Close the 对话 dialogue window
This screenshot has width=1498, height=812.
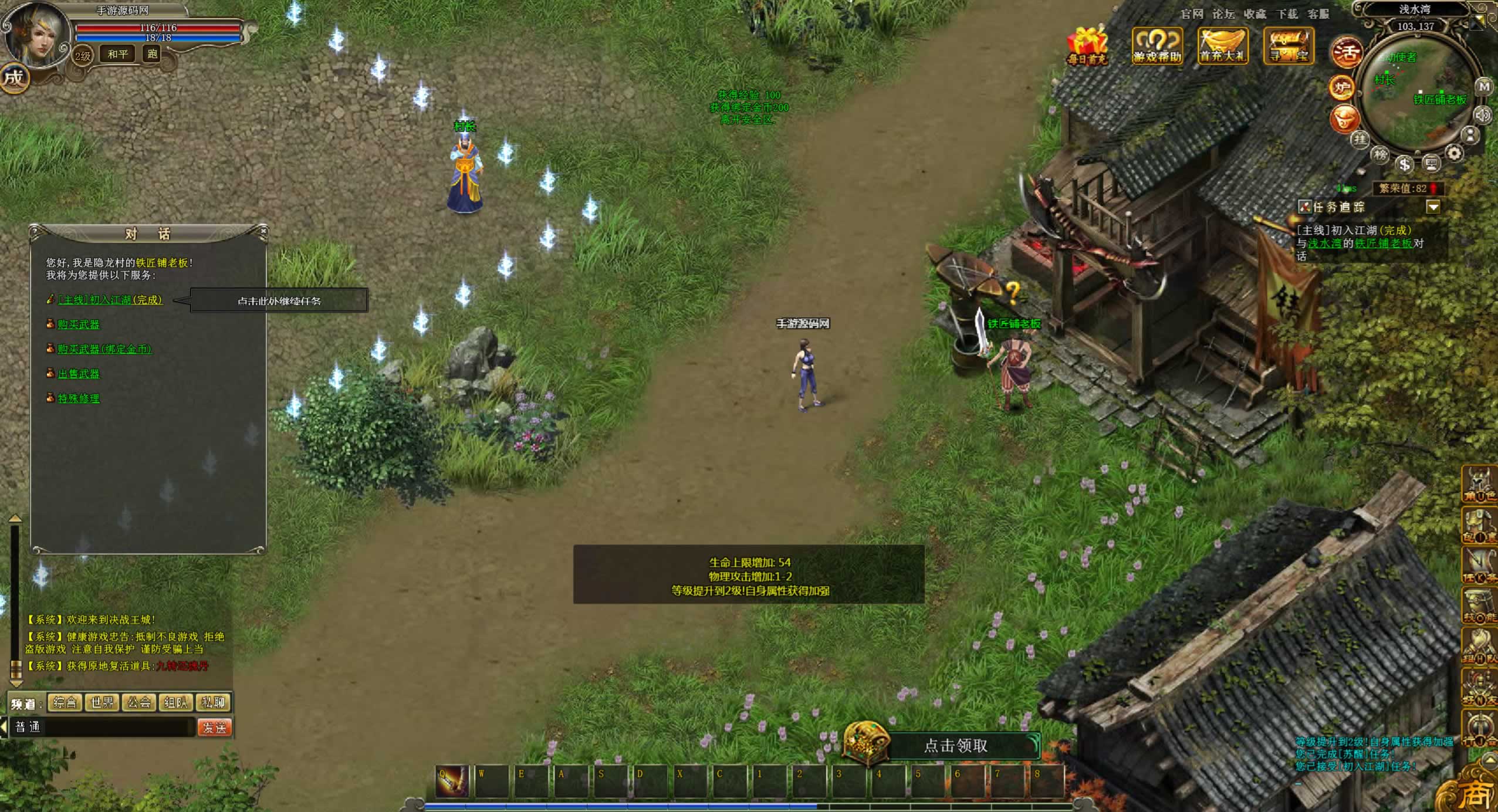(x=263, y=231)
